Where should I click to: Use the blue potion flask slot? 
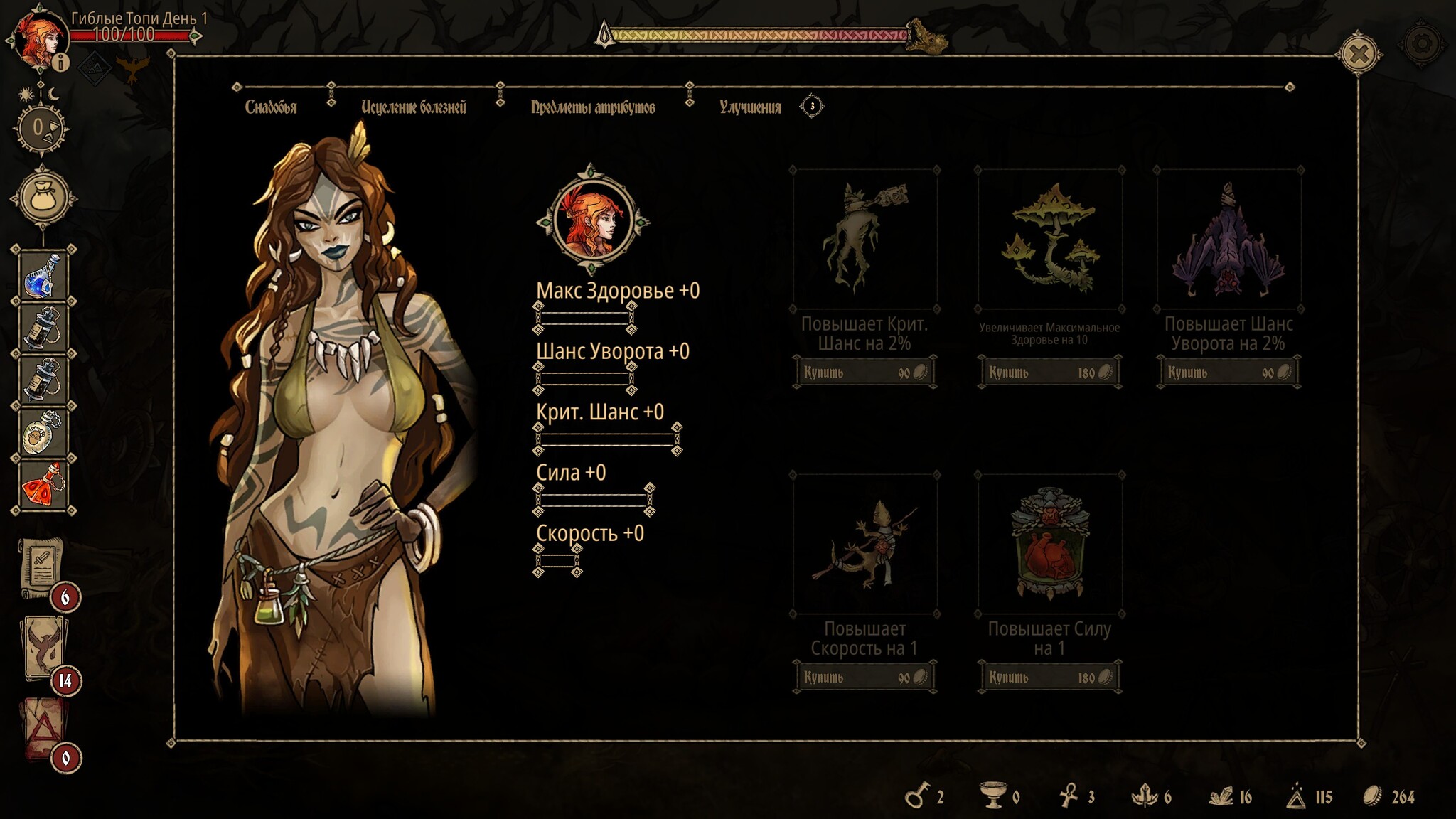pos(43,275)
